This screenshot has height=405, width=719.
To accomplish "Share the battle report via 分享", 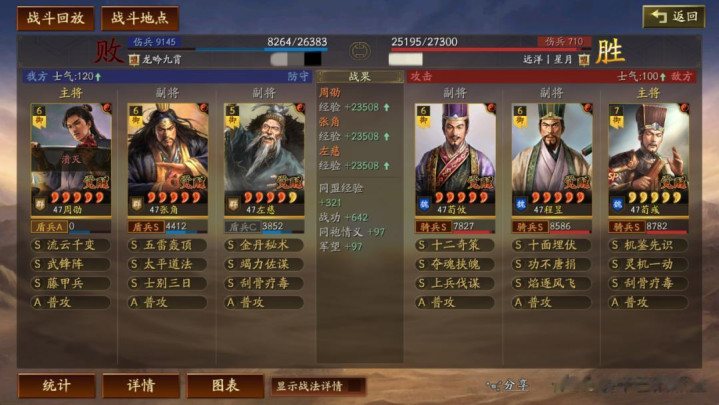I will 508,385.
